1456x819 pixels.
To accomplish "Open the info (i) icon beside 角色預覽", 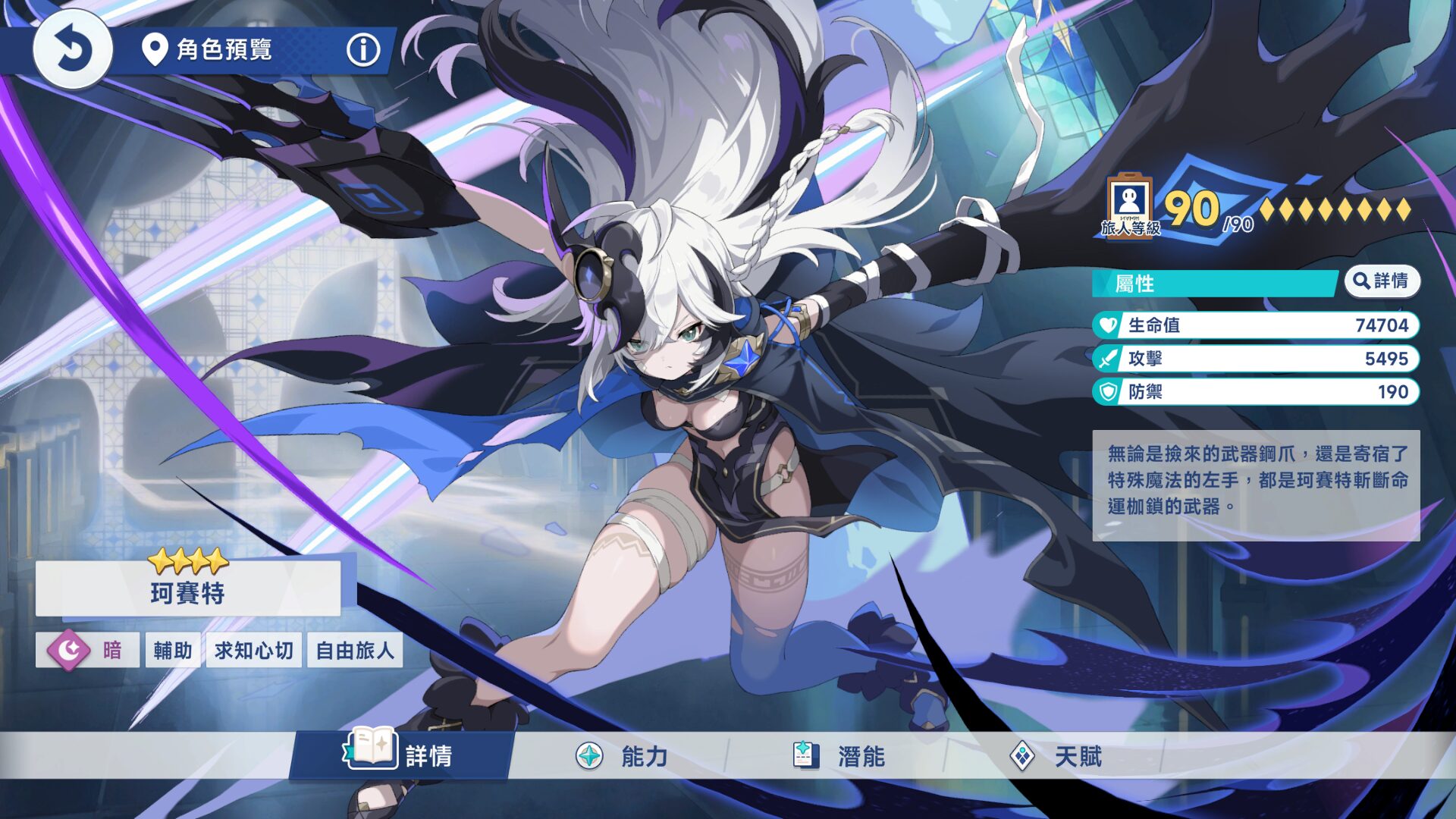I will click(x=364, y=52).
